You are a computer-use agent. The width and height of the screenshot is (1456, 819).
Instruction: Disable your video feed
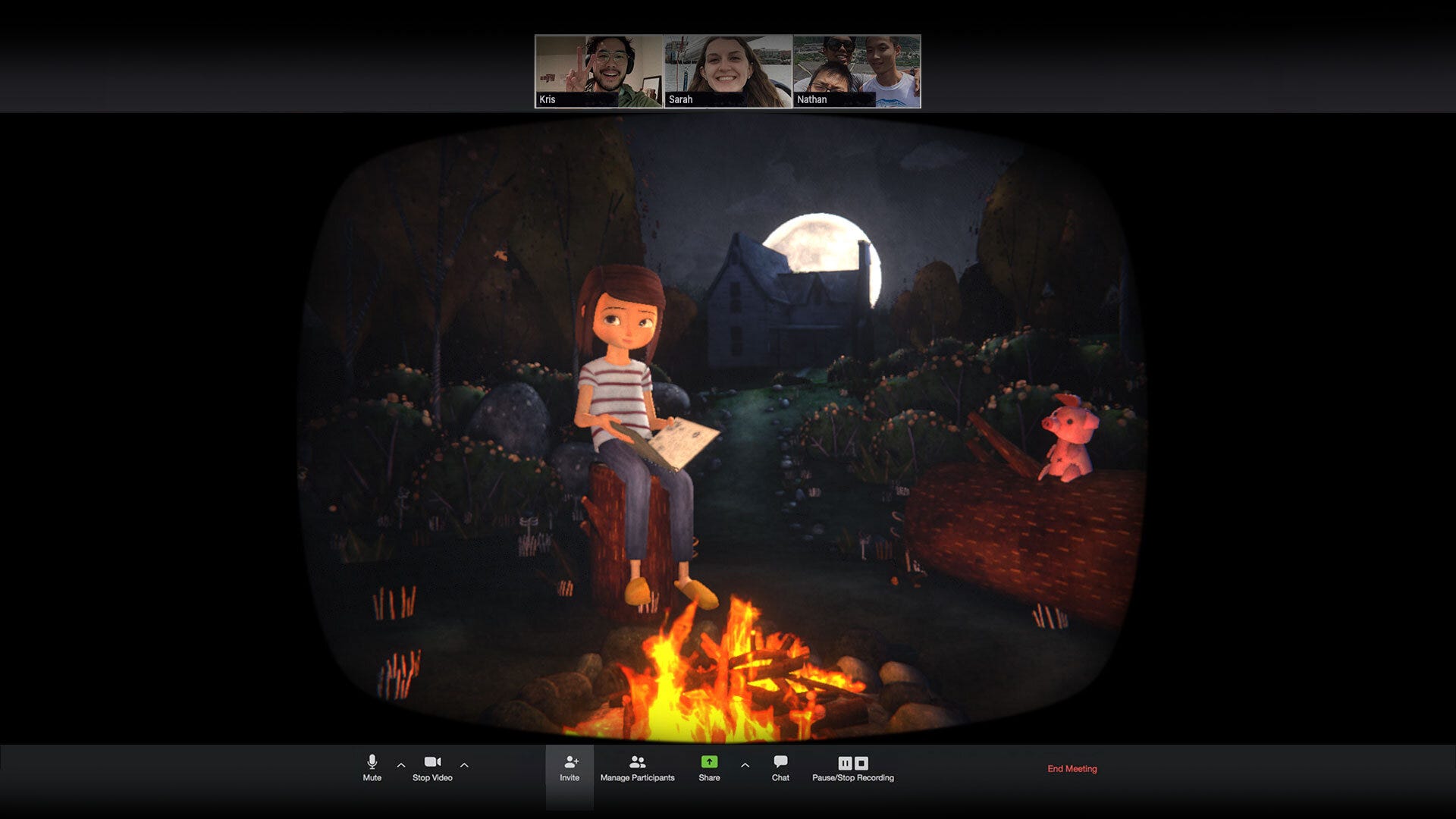[x=433, y=767]
